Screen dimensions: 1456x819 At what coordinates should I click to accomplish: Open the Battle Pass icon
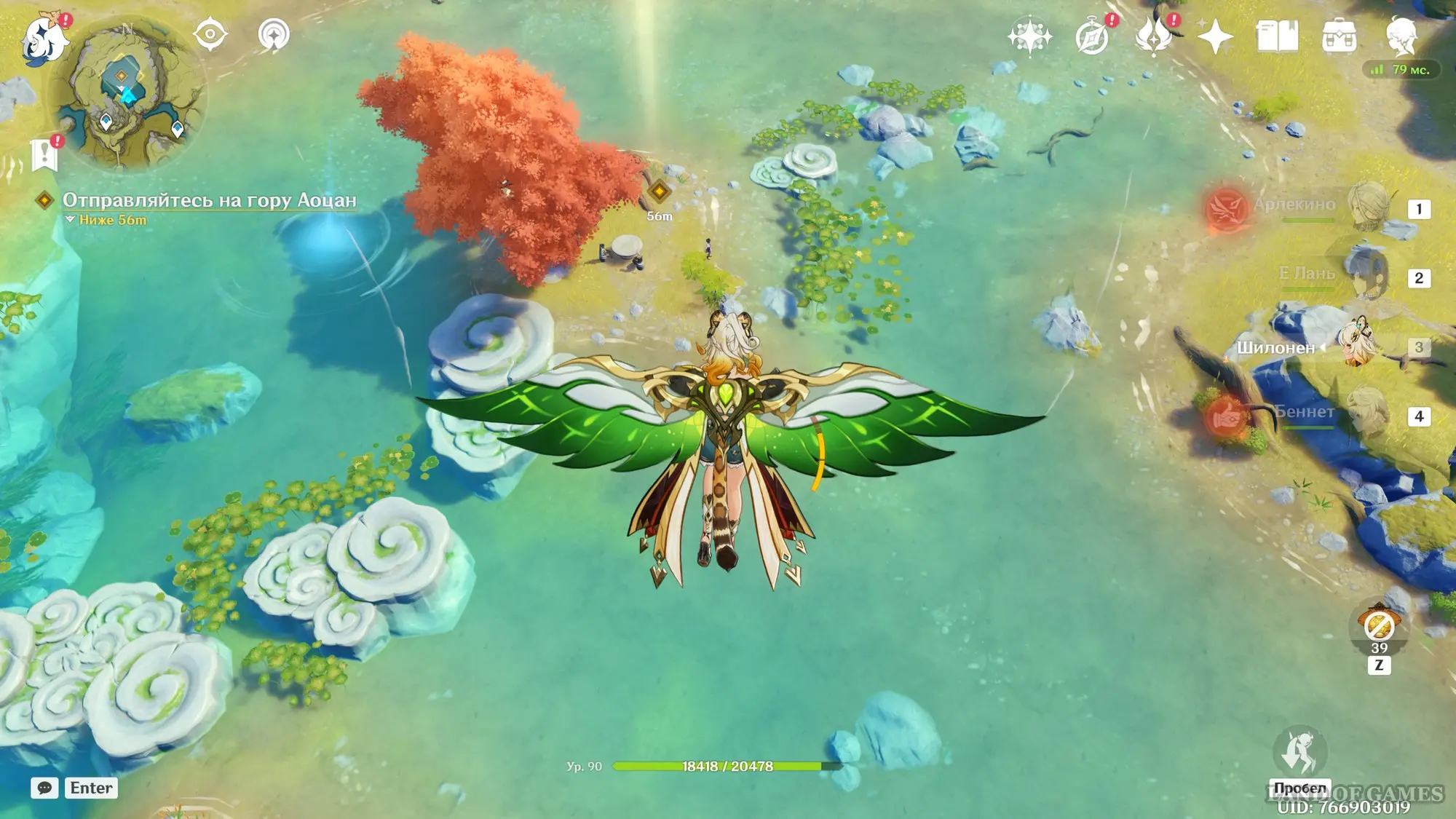pyautogui.click(x=1154, y=36)
